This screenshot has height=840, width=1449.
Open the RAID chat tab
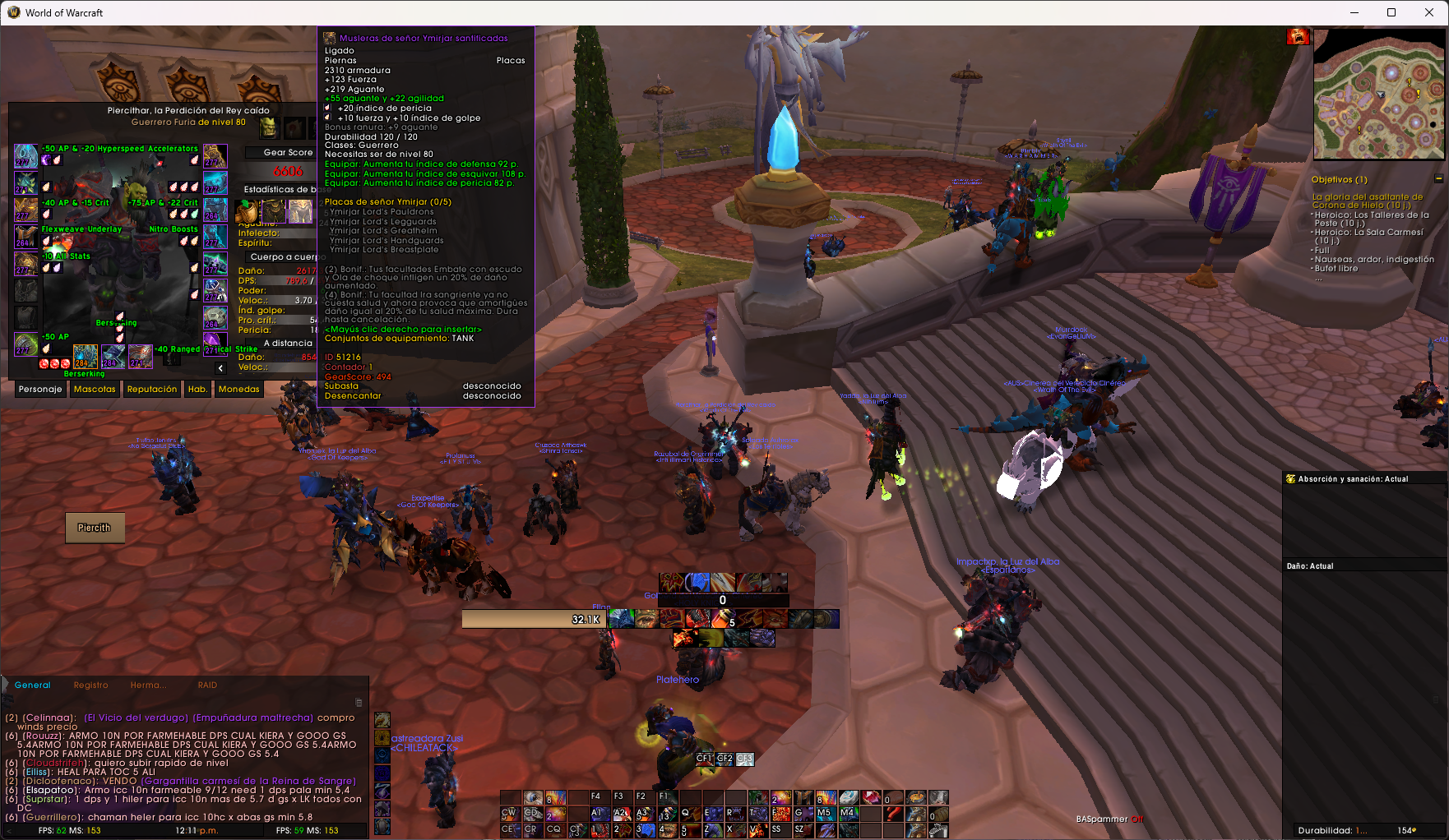tap(207, 685)
